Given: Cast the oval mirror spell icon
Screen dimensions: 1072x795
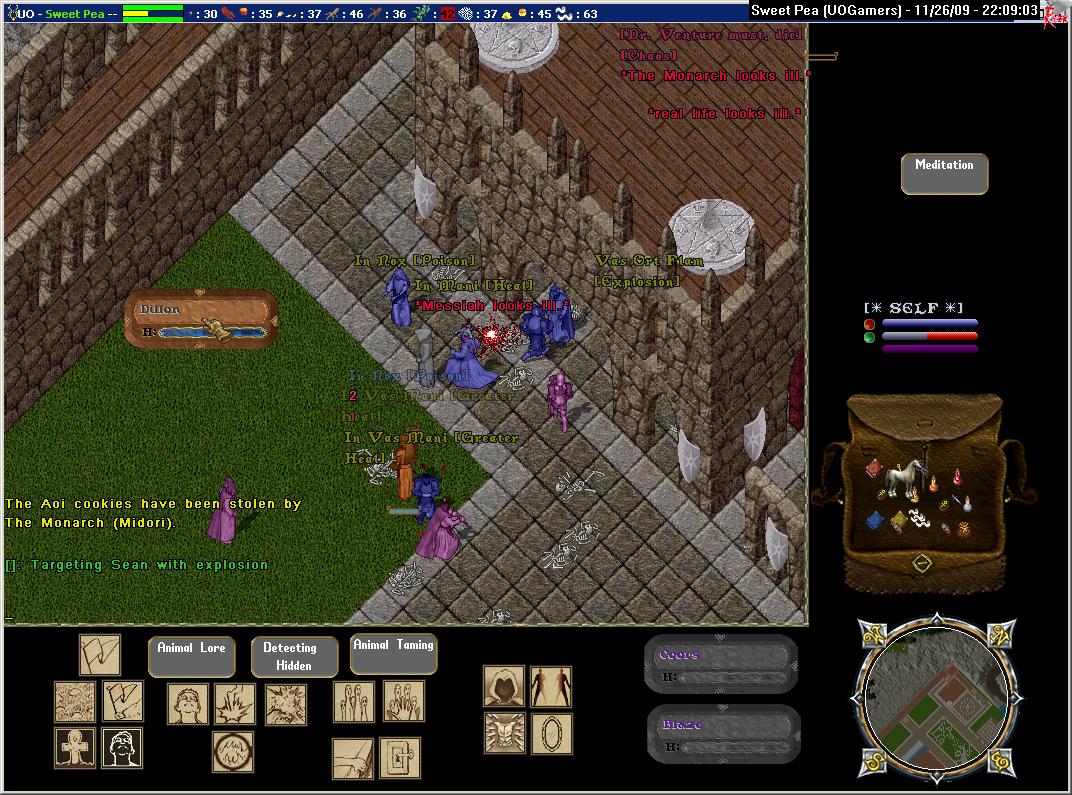Looking at the screenshot, I should [551, 732].
